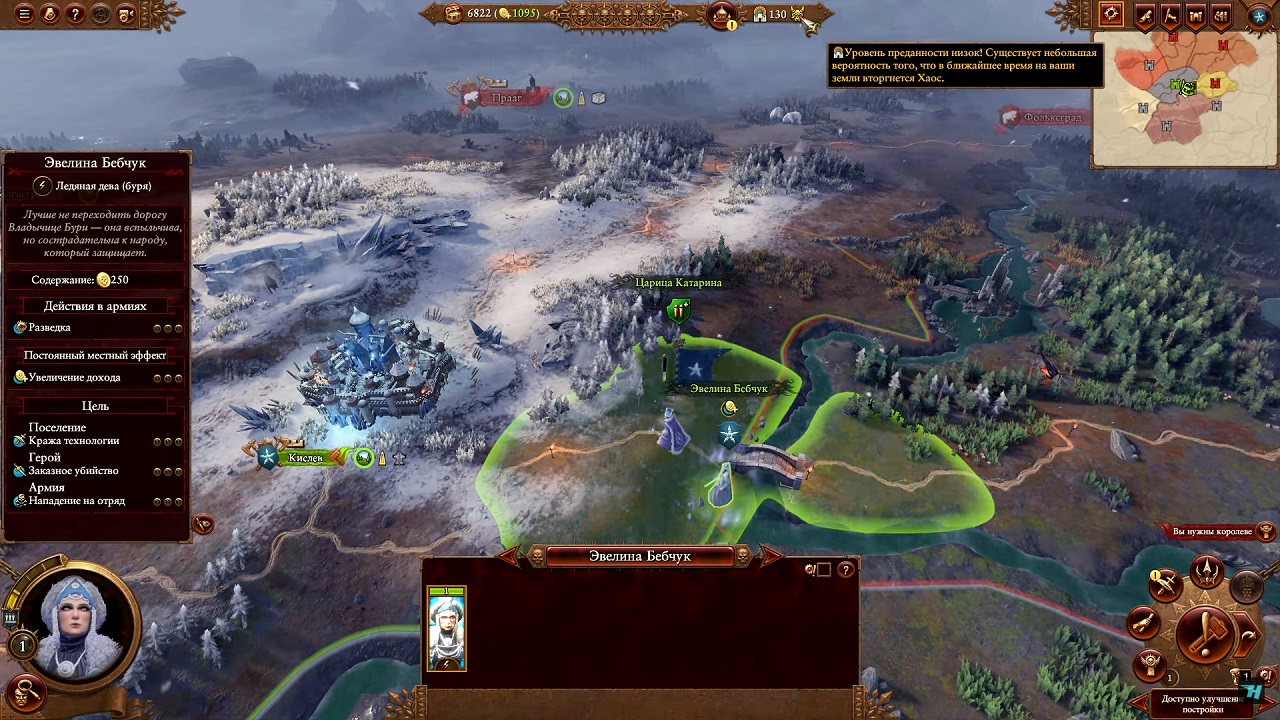Open the crossed swords button with alert

[x=1165, y=587]
